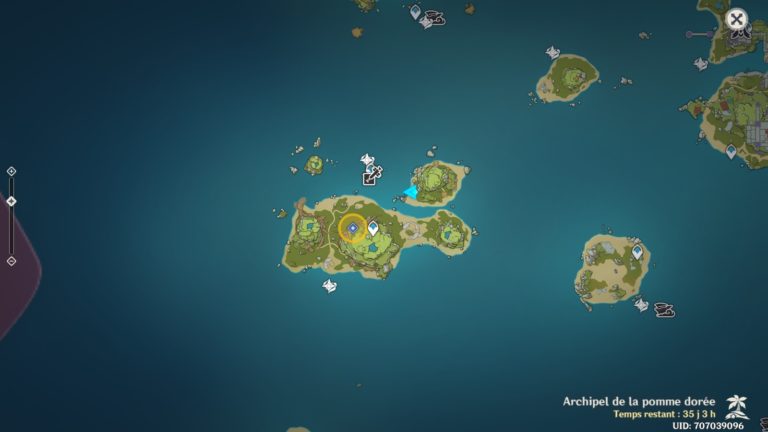Select the white teleport pin beside the yellow ring
This screenshot has height=432, width=768.
373,228
